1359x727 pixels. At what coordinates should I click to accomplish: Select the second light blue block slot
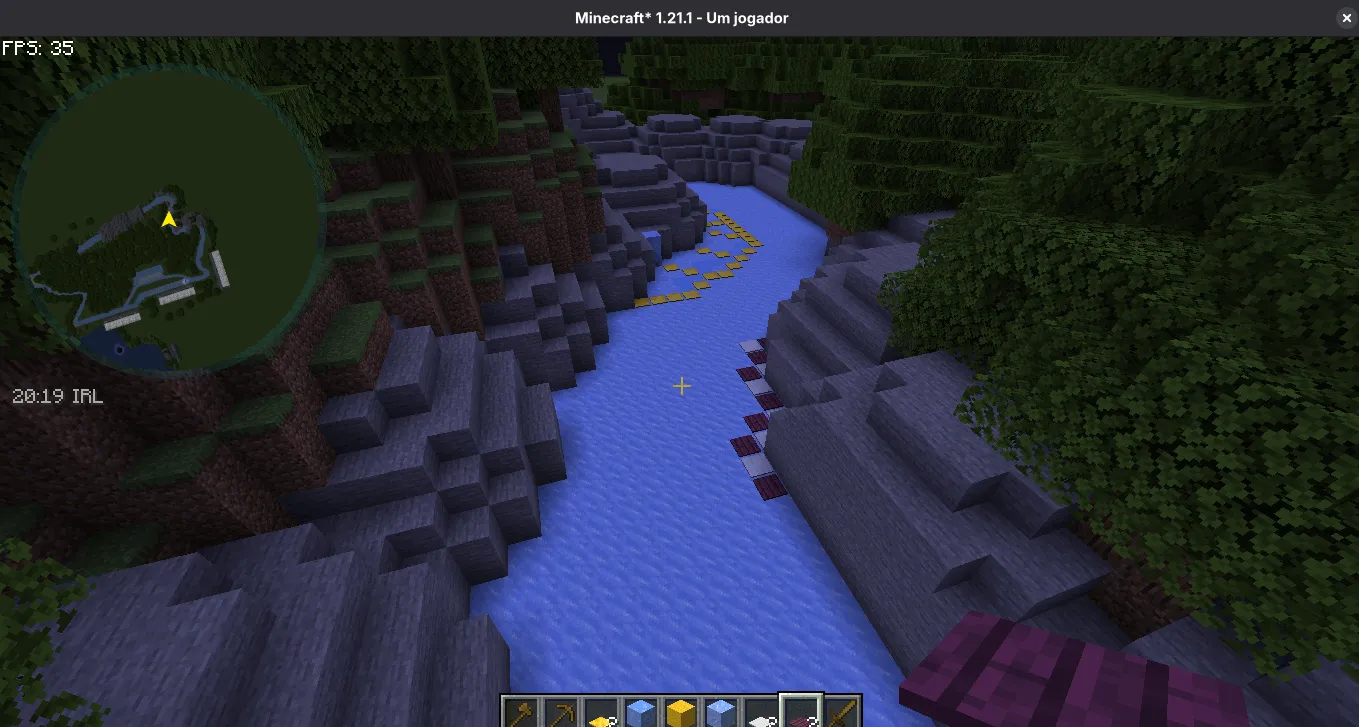pos(723,712)
